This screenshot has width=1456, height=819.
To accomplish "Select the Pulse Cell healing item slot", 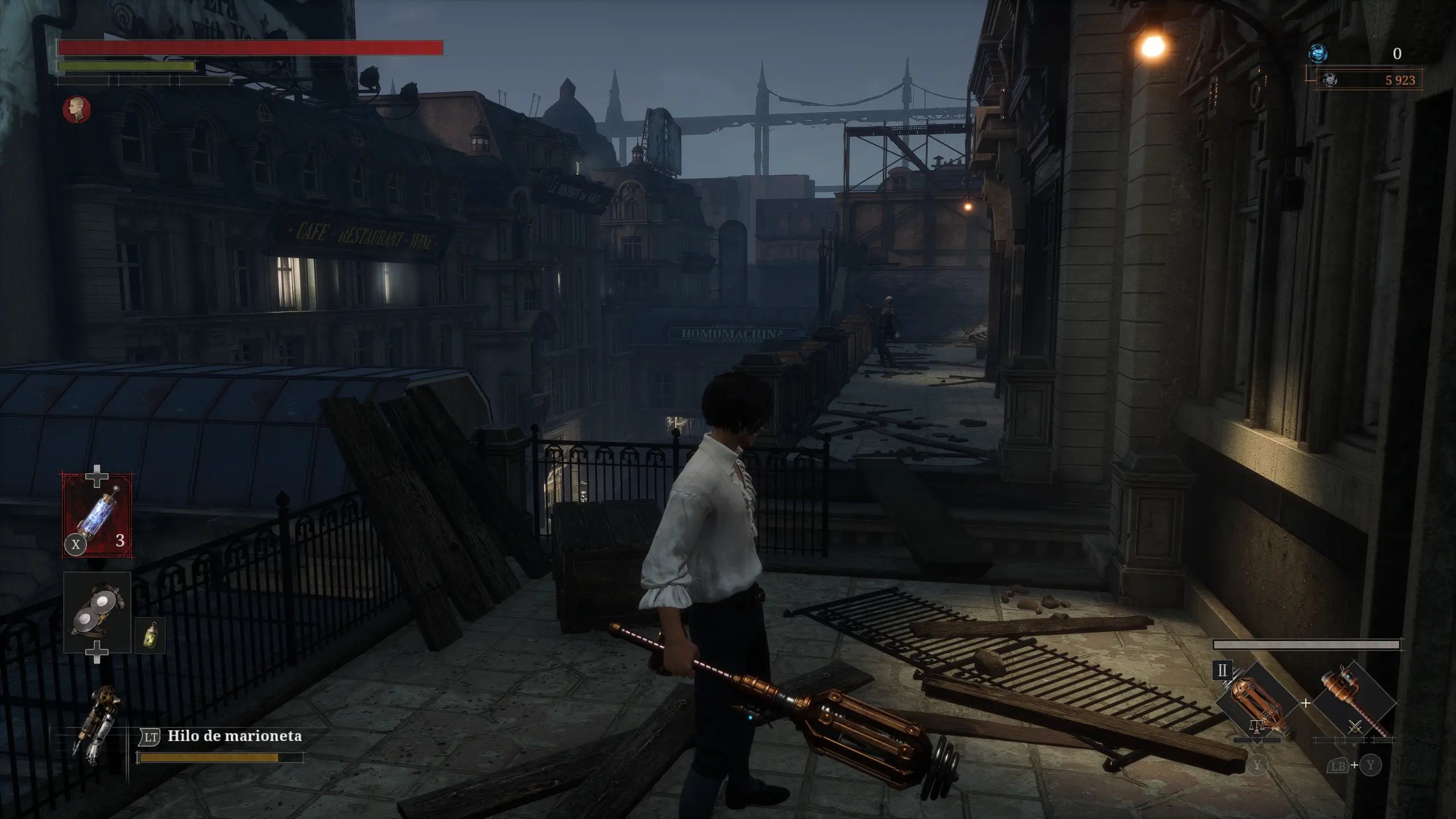I will 97,515.
